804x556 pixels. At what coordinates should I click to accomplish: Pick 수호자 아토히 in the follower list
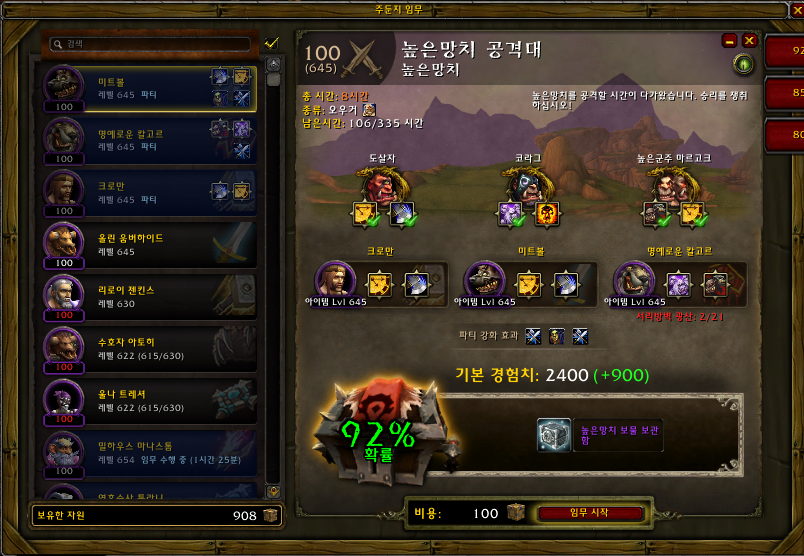[150, 347]
